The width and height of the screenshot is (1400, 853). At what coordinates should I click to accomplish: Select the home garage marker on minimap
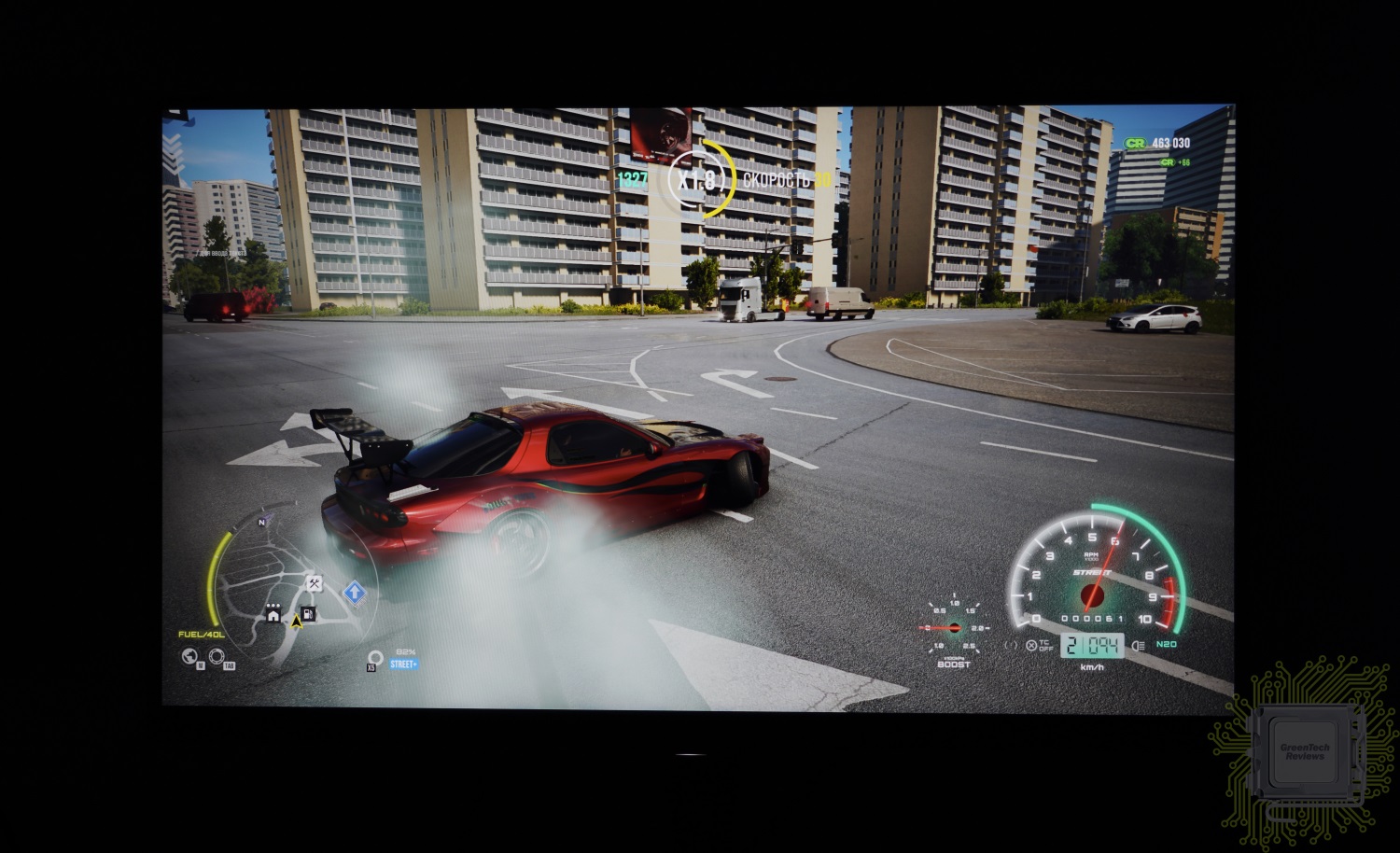point(273,615)
